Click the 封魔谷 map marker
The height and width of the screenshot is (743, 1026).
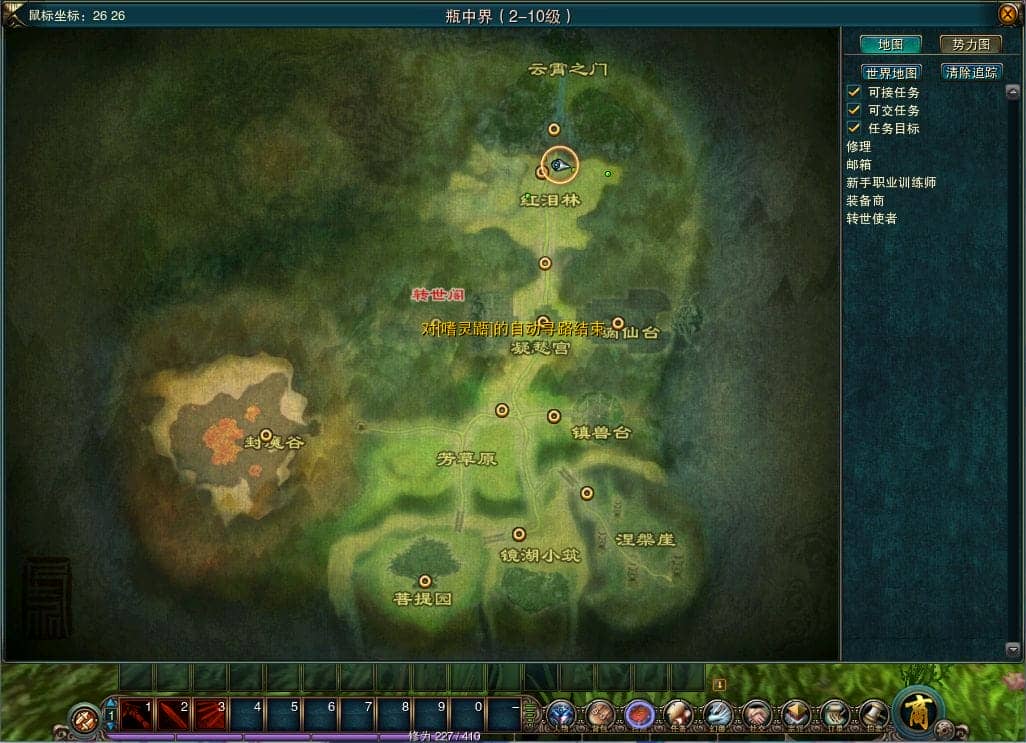click(x=266, y=435)
